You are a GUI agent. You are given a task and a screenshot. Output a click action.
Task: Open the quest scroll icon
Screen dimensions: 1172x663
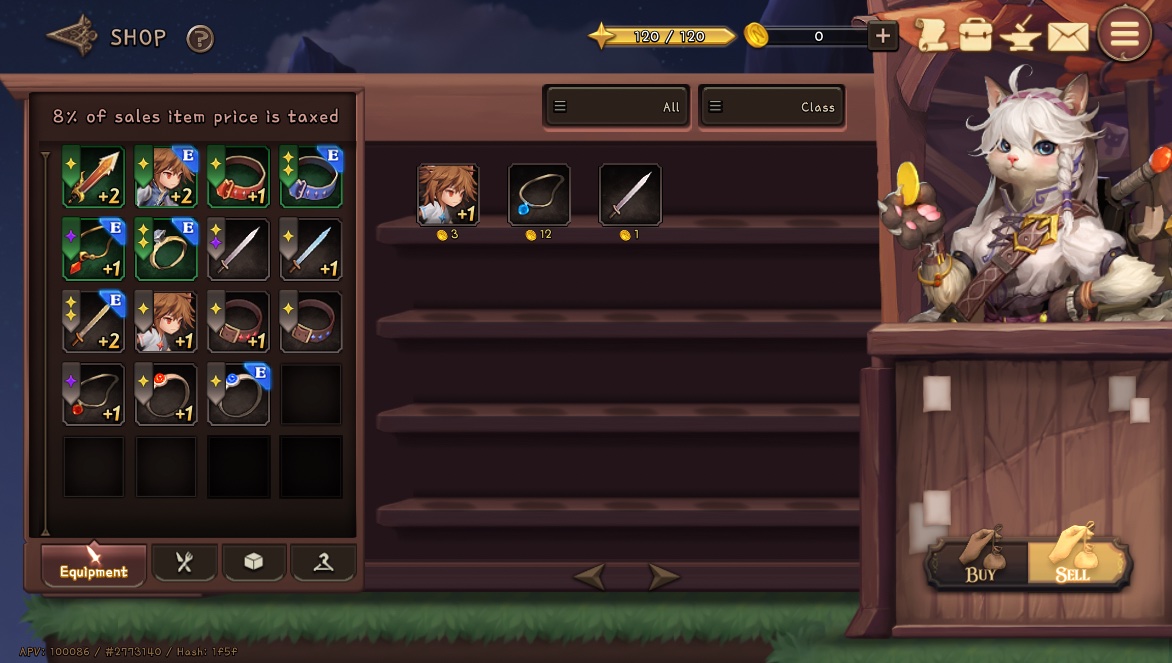click(931, 36)
